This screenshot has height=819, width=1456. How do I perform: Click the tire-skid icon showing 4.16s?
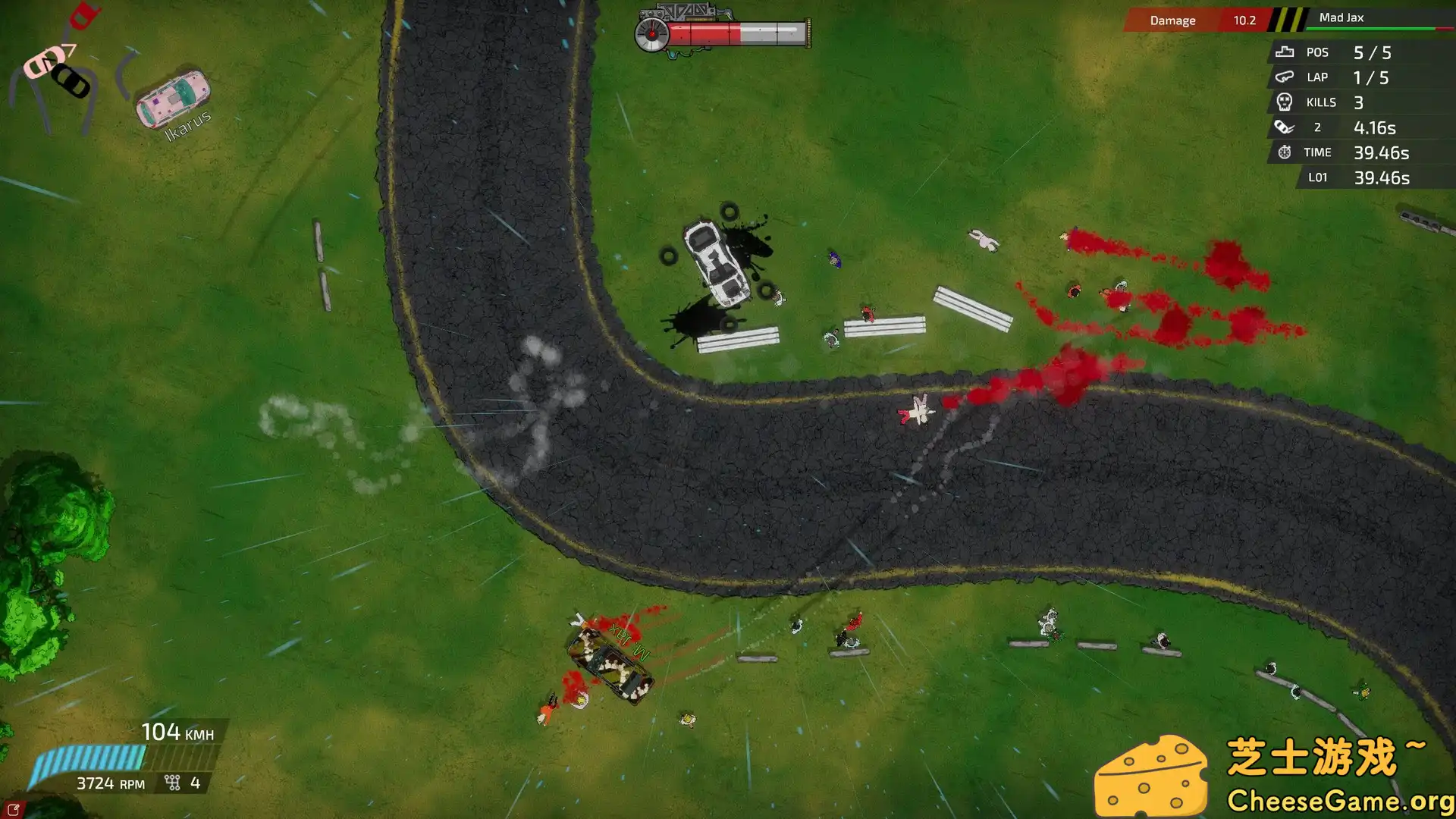[x=1284, y=127]
